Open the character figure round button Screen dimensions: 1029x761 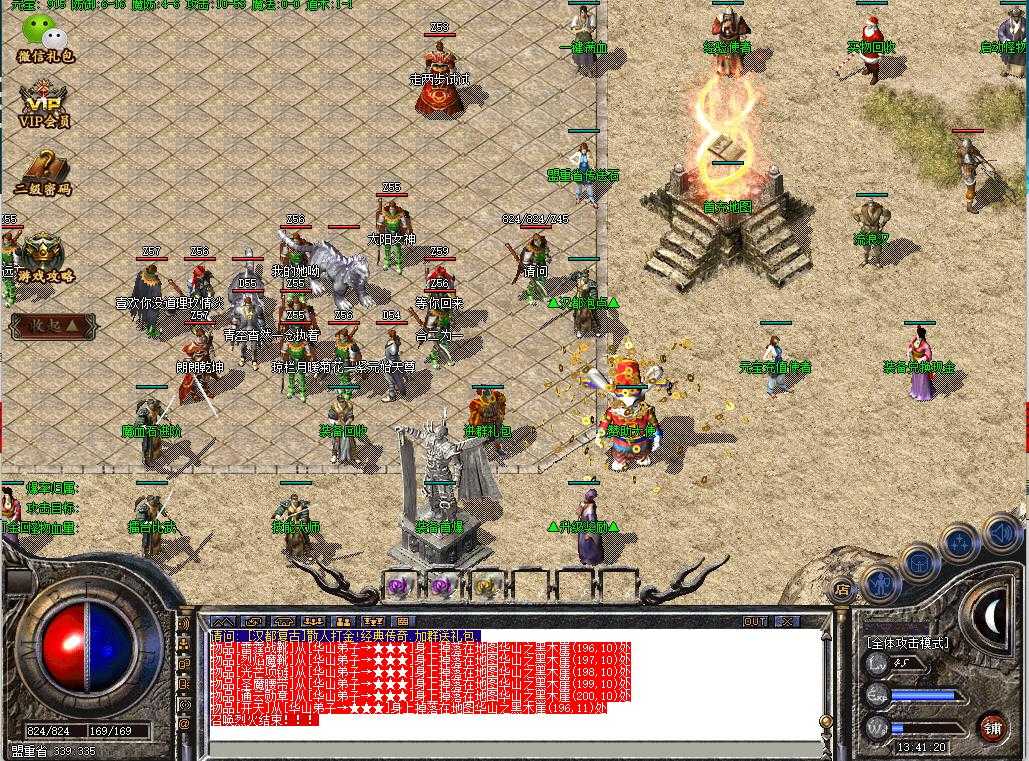point(880,581)
